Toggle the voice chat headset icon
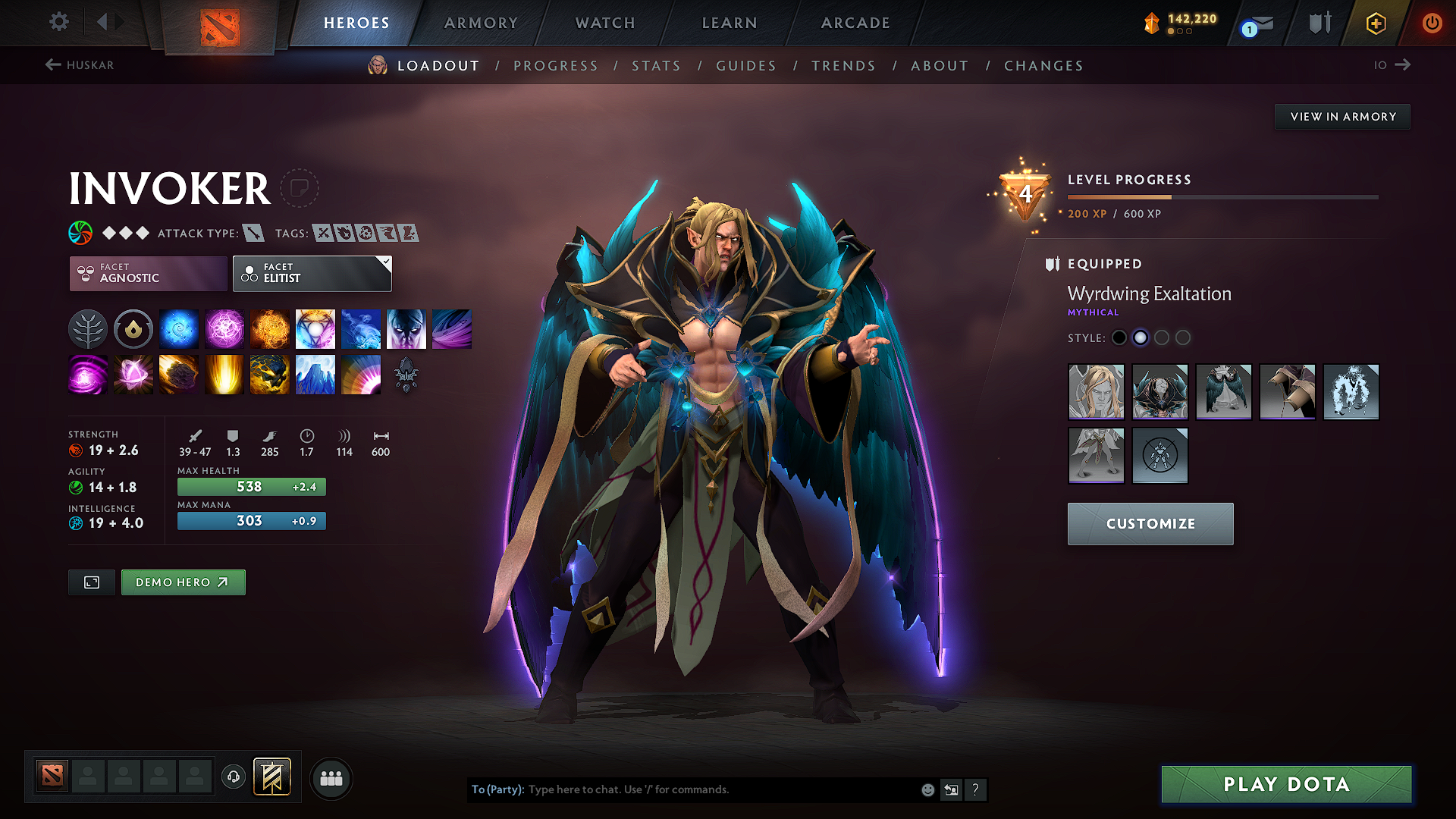Screen dimensions: 1456x819 point(233,778)
